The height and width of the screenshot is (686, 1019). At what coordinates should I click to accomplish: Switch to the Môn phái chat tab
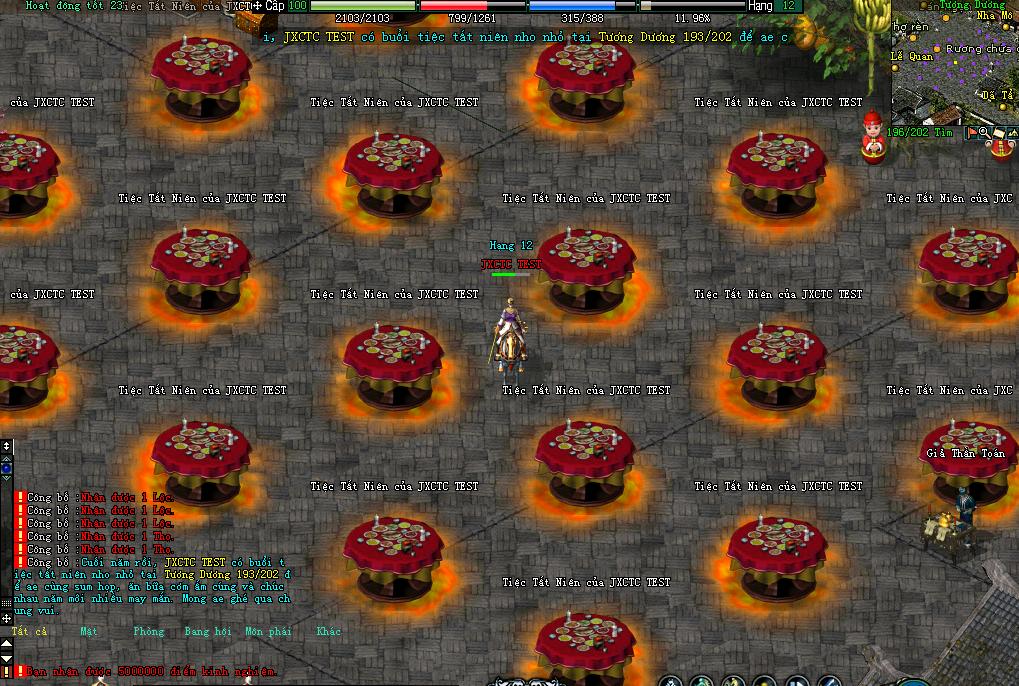click(x=267, y=632)
